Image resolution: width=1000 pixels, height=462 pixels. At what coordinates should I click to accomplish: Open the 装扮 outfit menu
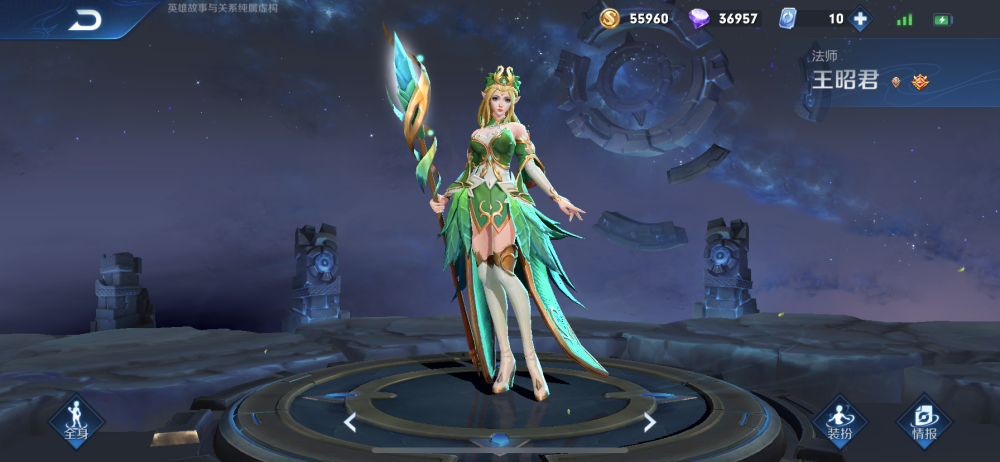click(839, 420)
